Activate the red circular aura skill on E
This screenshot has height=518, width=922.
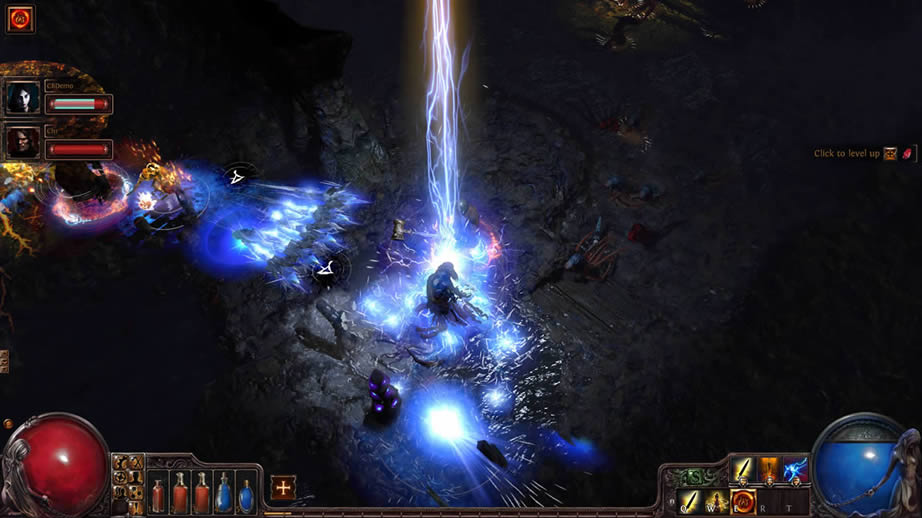click(x=743, y=501)
